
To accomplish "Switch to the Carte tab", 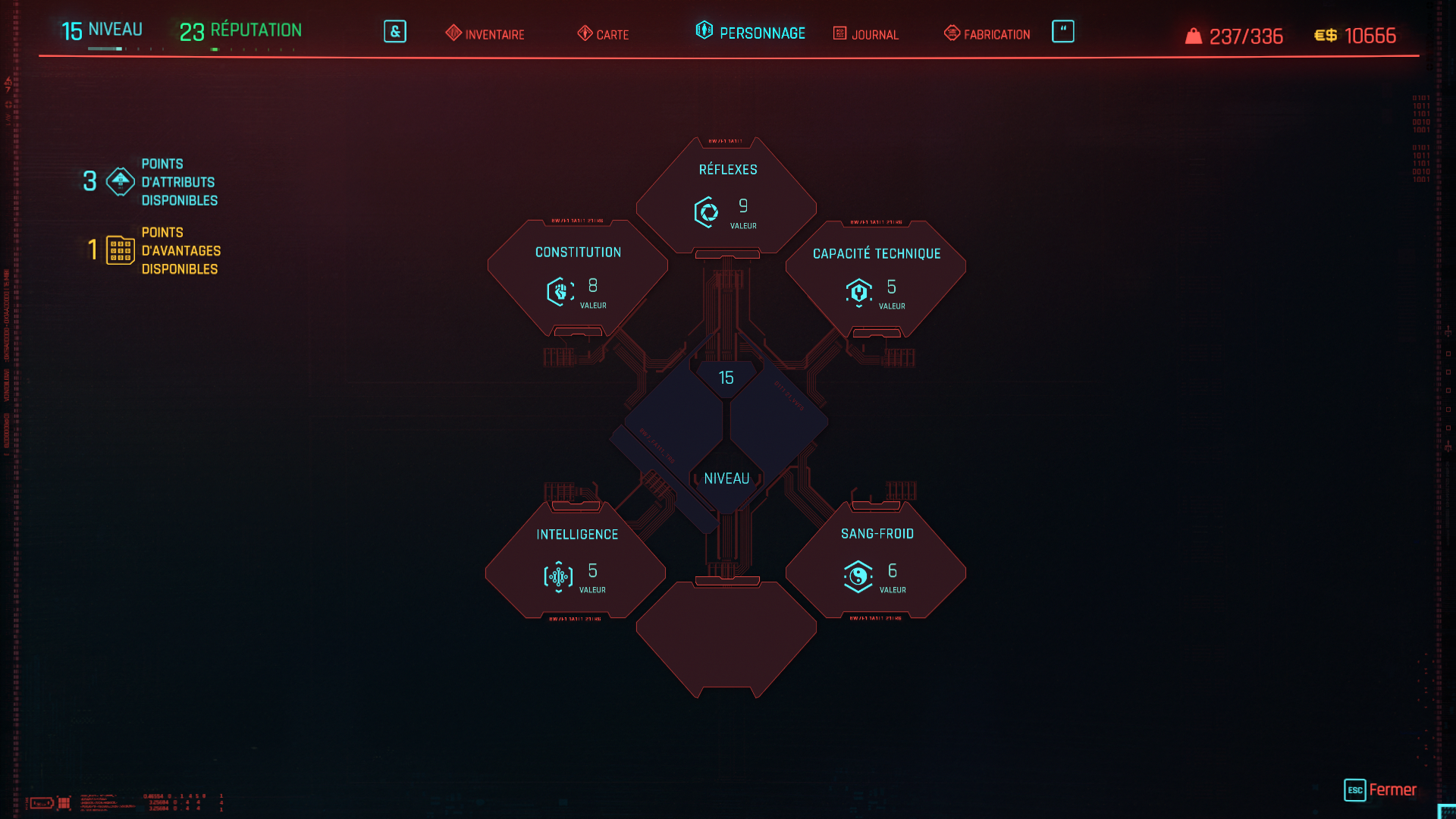I will pyautogui.click(x=604, y=34).
